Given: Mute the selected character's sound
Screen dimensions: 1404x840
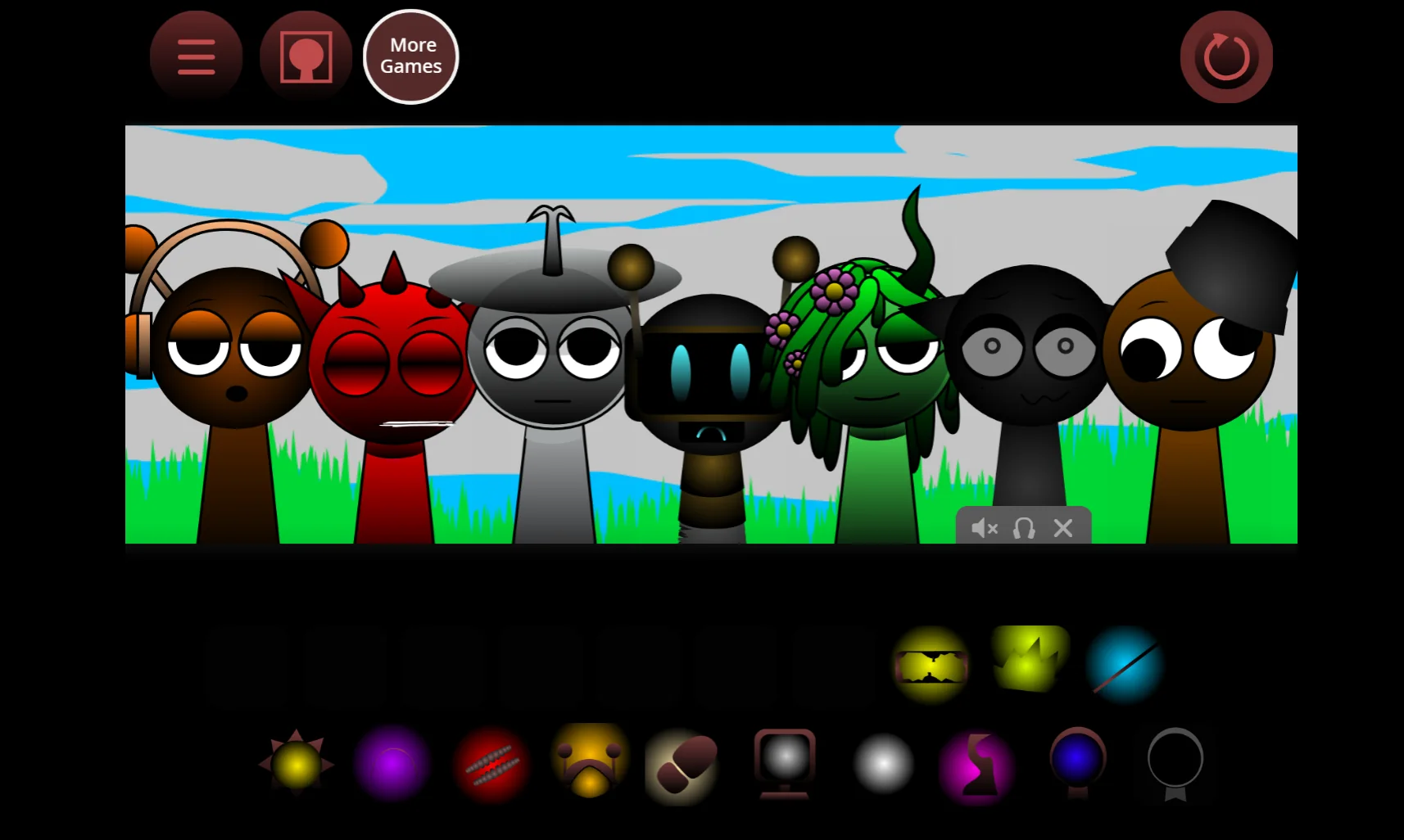Looking at the screenshot, I should pyautogui.click(x=983, y=528).
